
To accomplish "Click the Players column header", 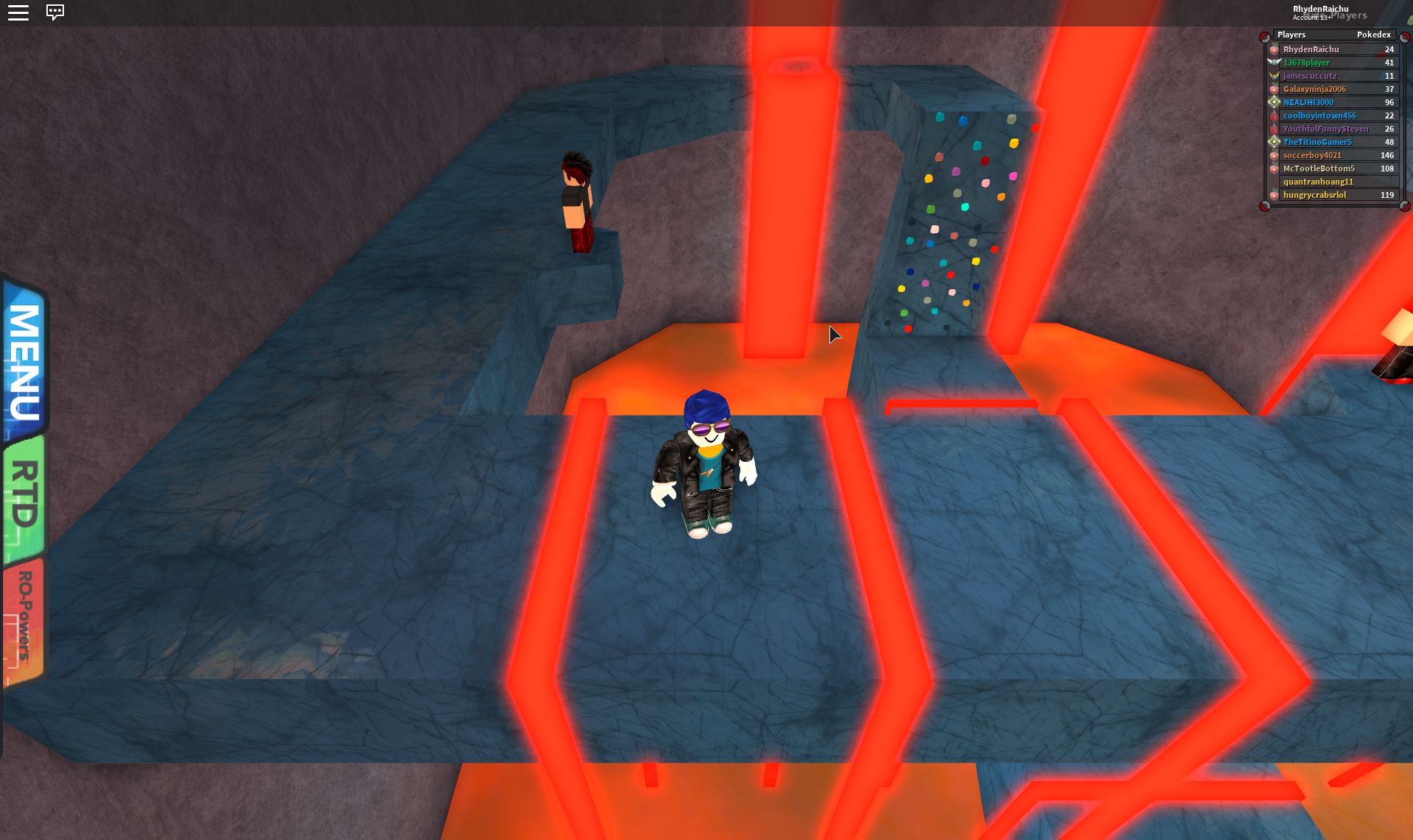I will [x=1292, y=35].
